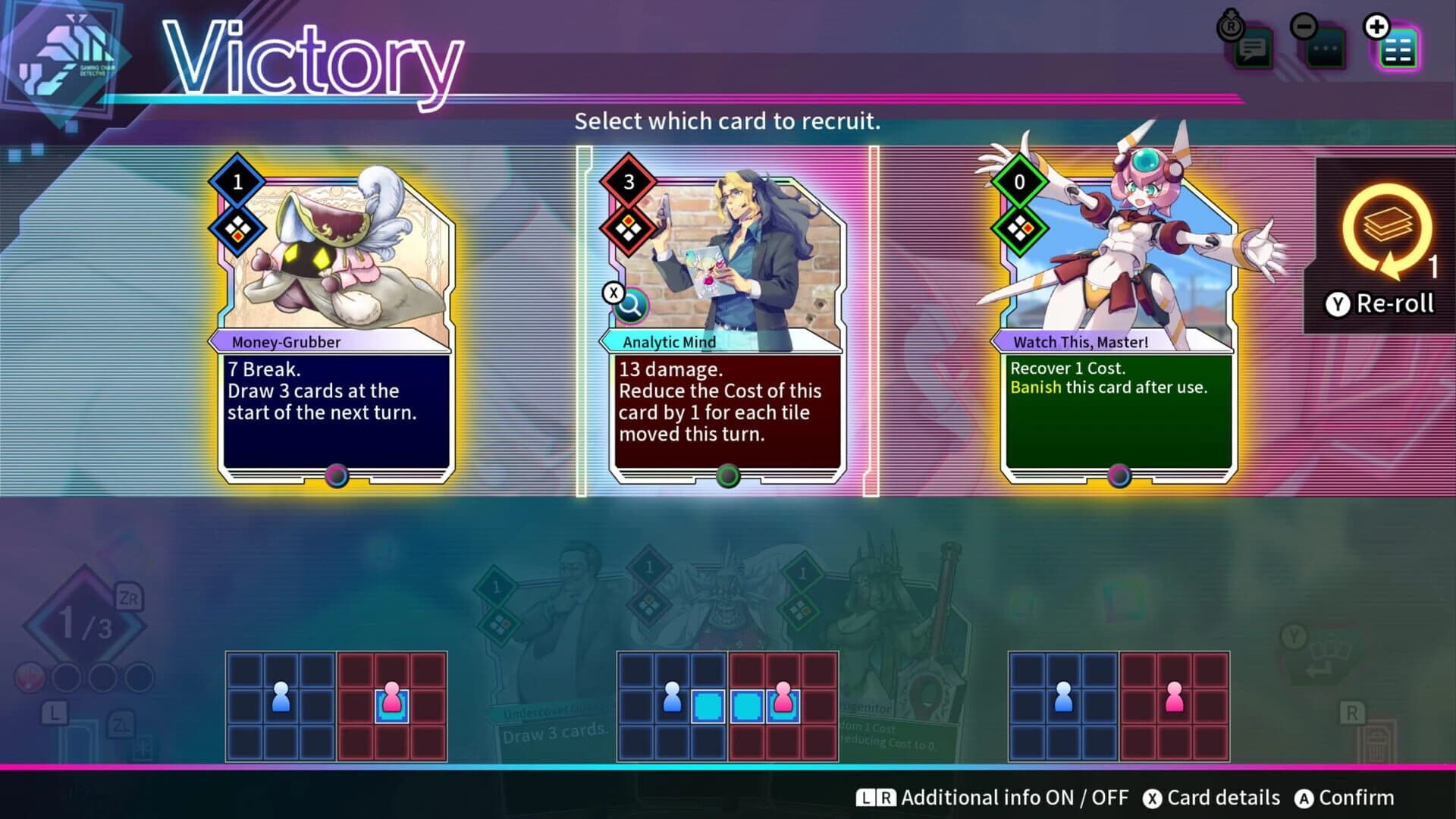
Task: Click the purple rarity orb on Money-Grubber
Action: point(336,477)
